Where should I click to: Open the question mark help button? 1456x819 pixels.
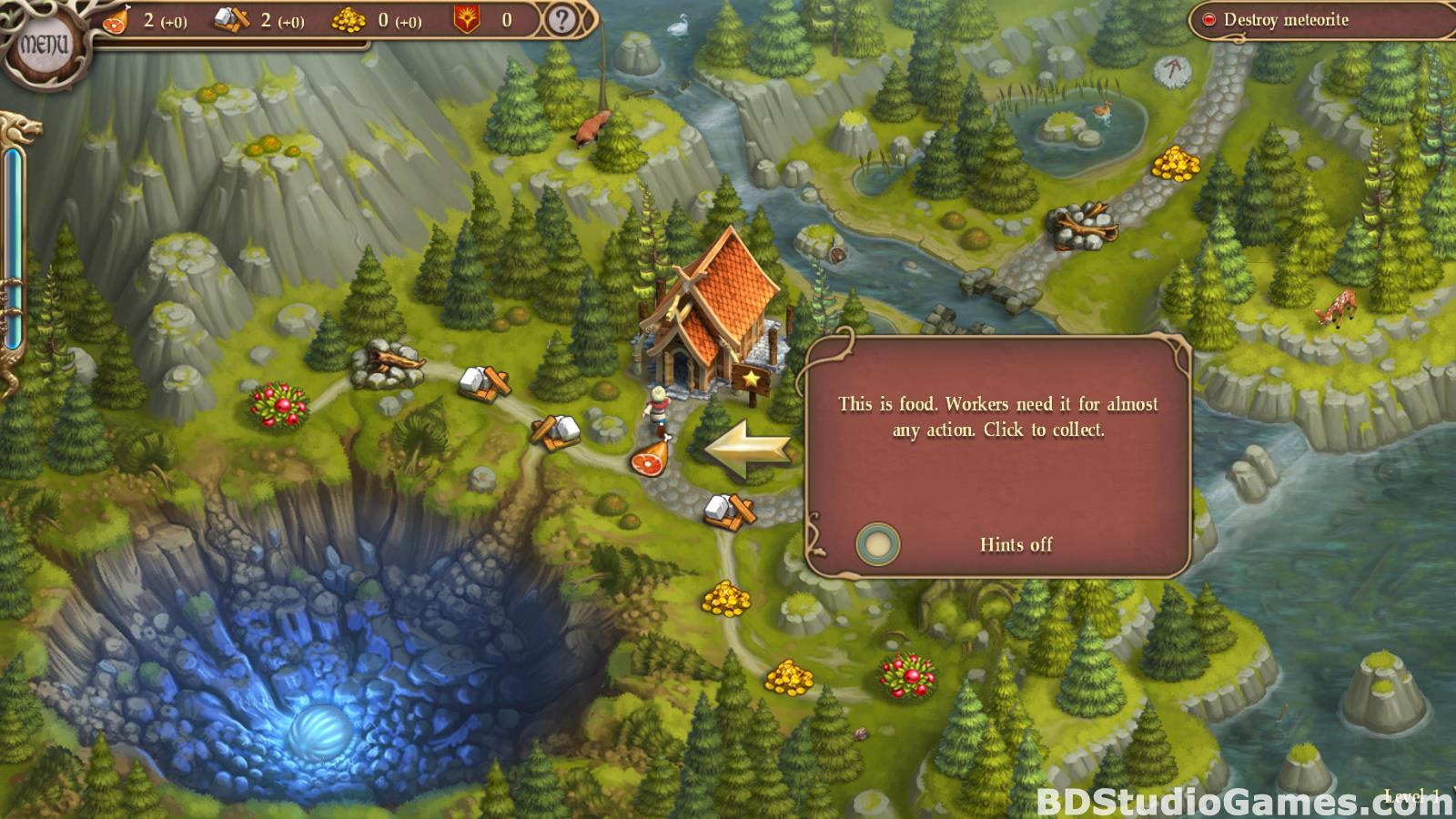pyautogui.click(x=561, y=20)
